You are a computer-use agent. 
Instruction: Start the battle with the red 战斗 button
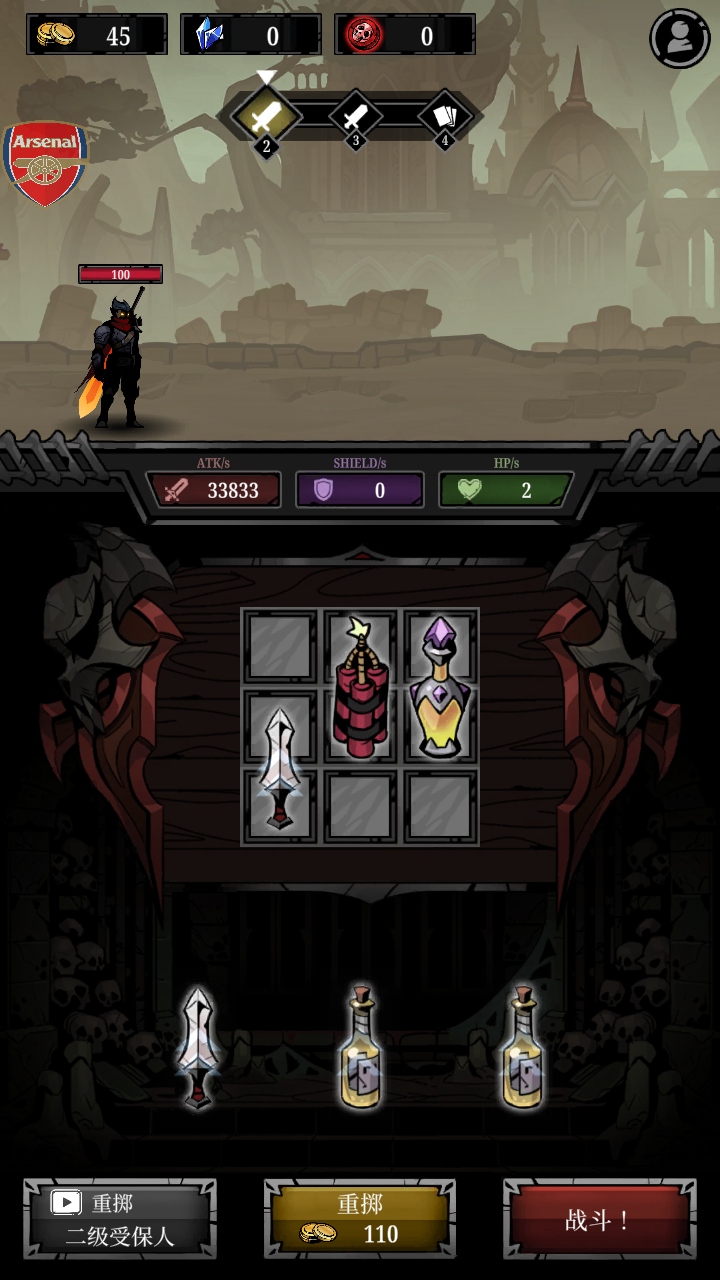click(598, 1219)
